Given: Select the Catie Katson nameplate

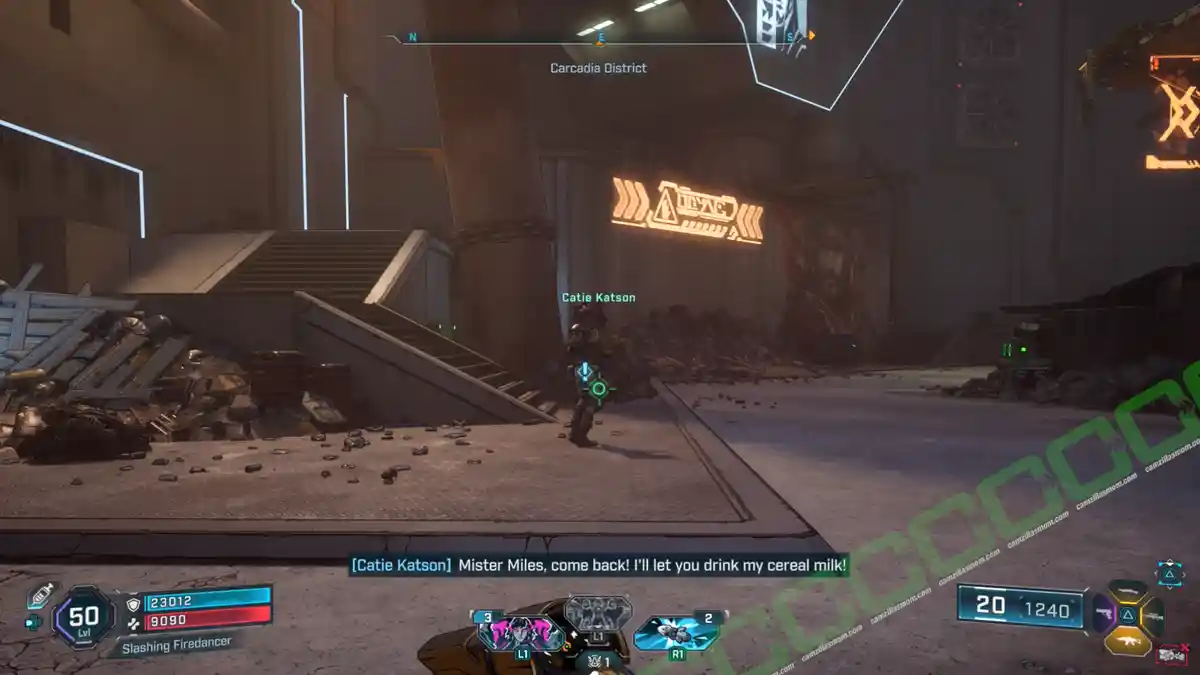Looking at the screenshot, I should point(598,297).
